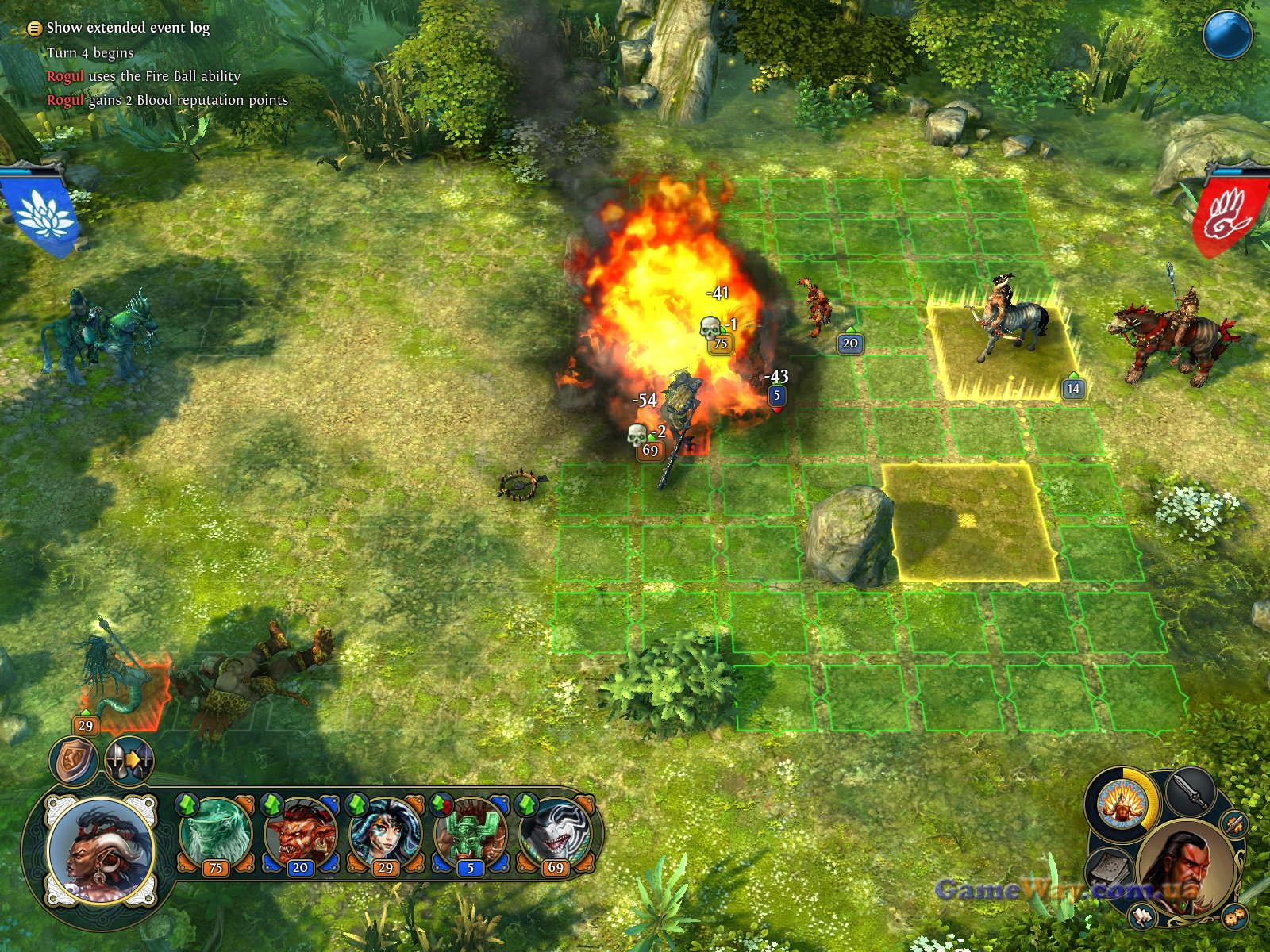Viewport: 1270px width, 952px height.
Task: Activate the shield defend command
Action: (73, 762)
